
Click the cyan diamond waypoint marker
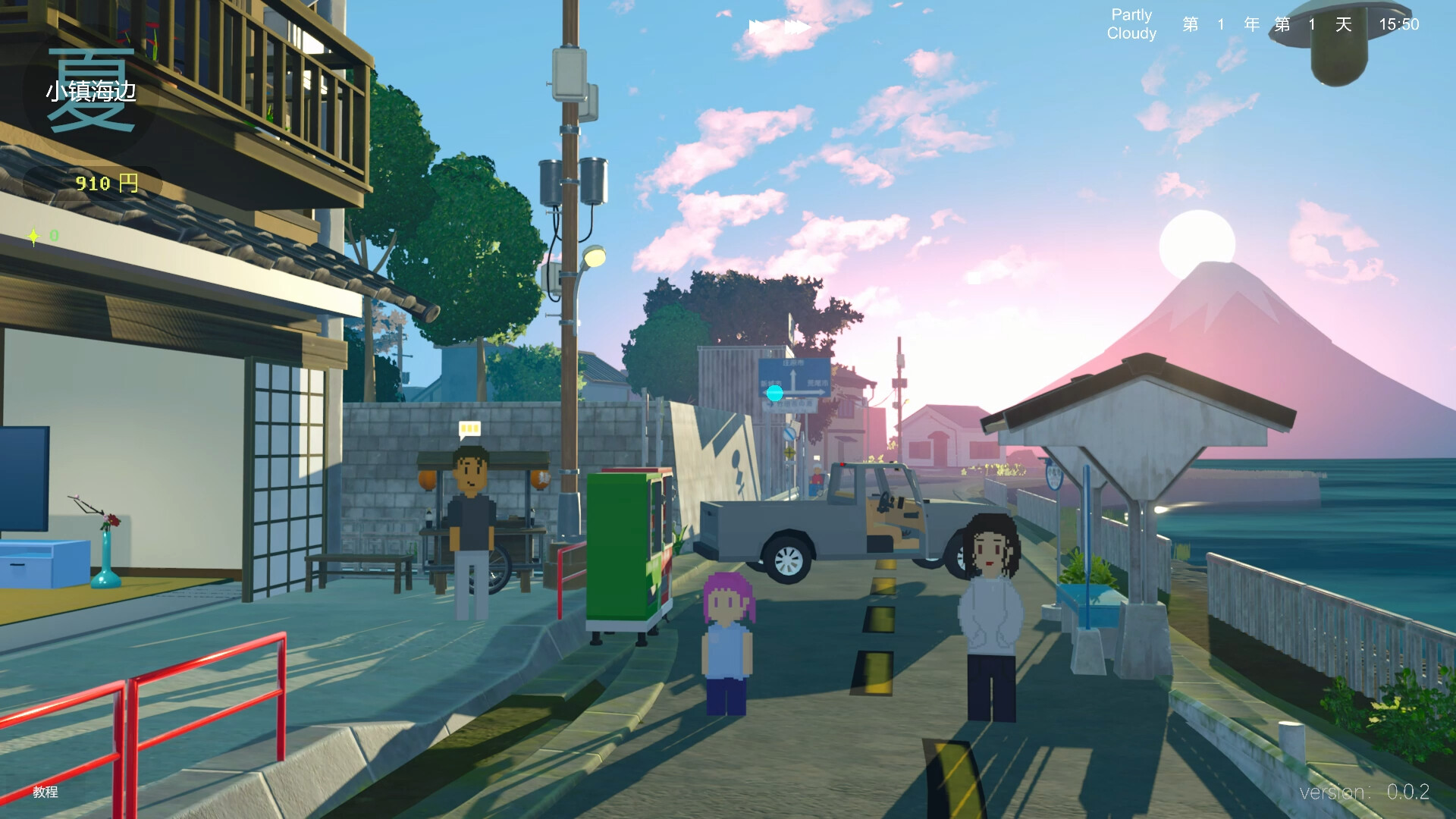coord(773,394)
